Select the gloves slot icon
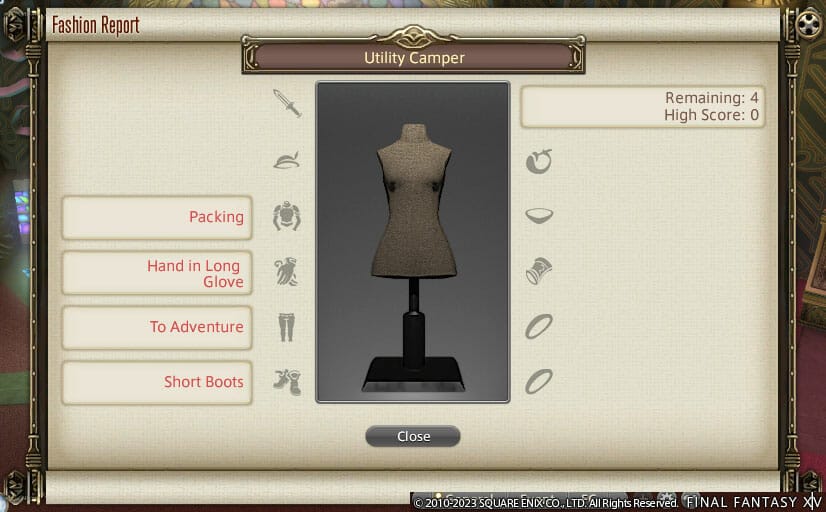The width and height of the screenshot is (826, 512). 287,271
